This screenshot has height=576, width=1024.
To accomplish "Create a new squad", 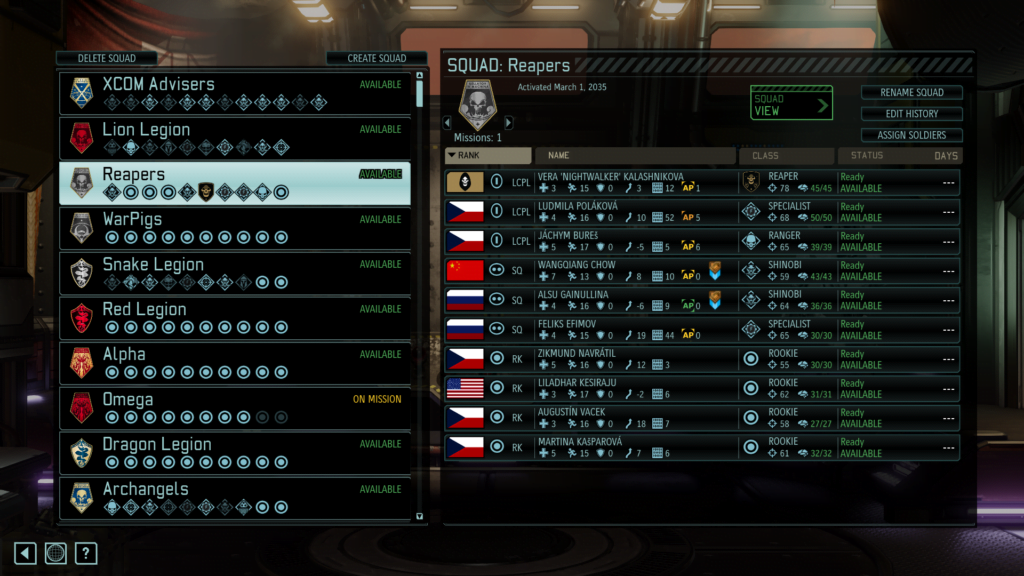I will pos(376,58).
